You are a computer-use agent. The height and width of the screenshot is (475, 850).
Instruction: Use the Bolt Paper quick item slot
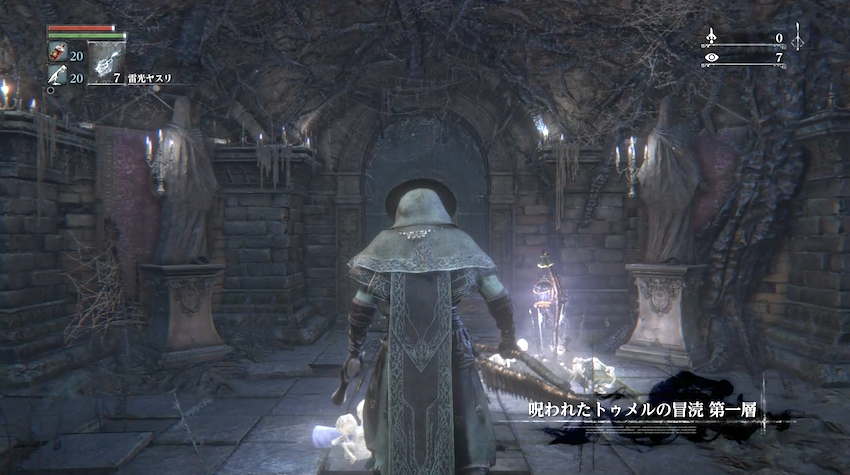tap(105, 62)
